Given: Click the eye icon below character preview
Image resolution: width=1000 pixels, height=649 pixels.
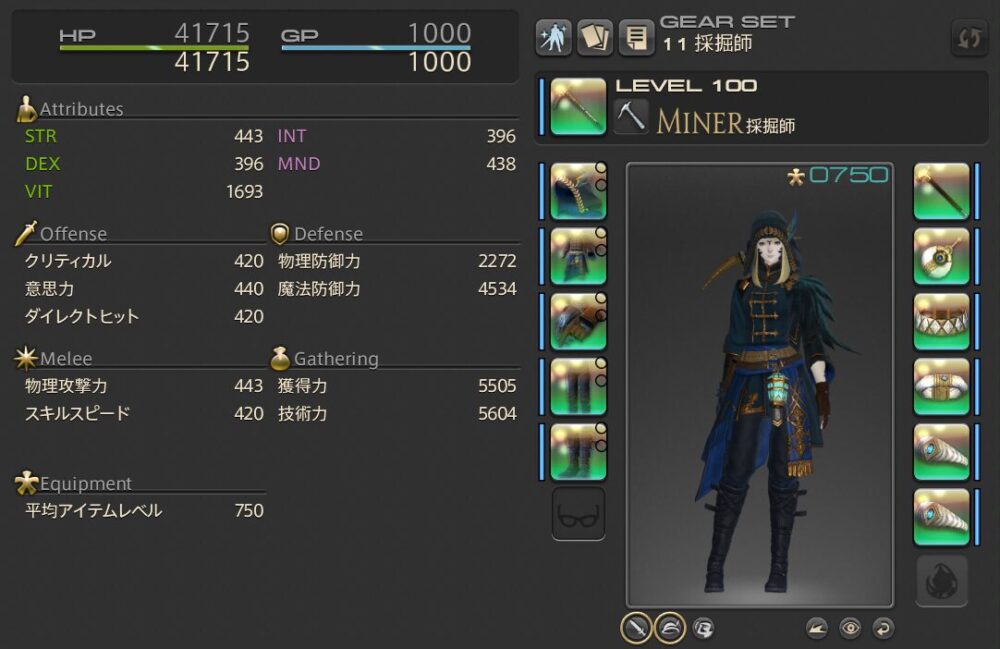Looking at the screenshot, I should pyautogui.click(x=850, y=628).
